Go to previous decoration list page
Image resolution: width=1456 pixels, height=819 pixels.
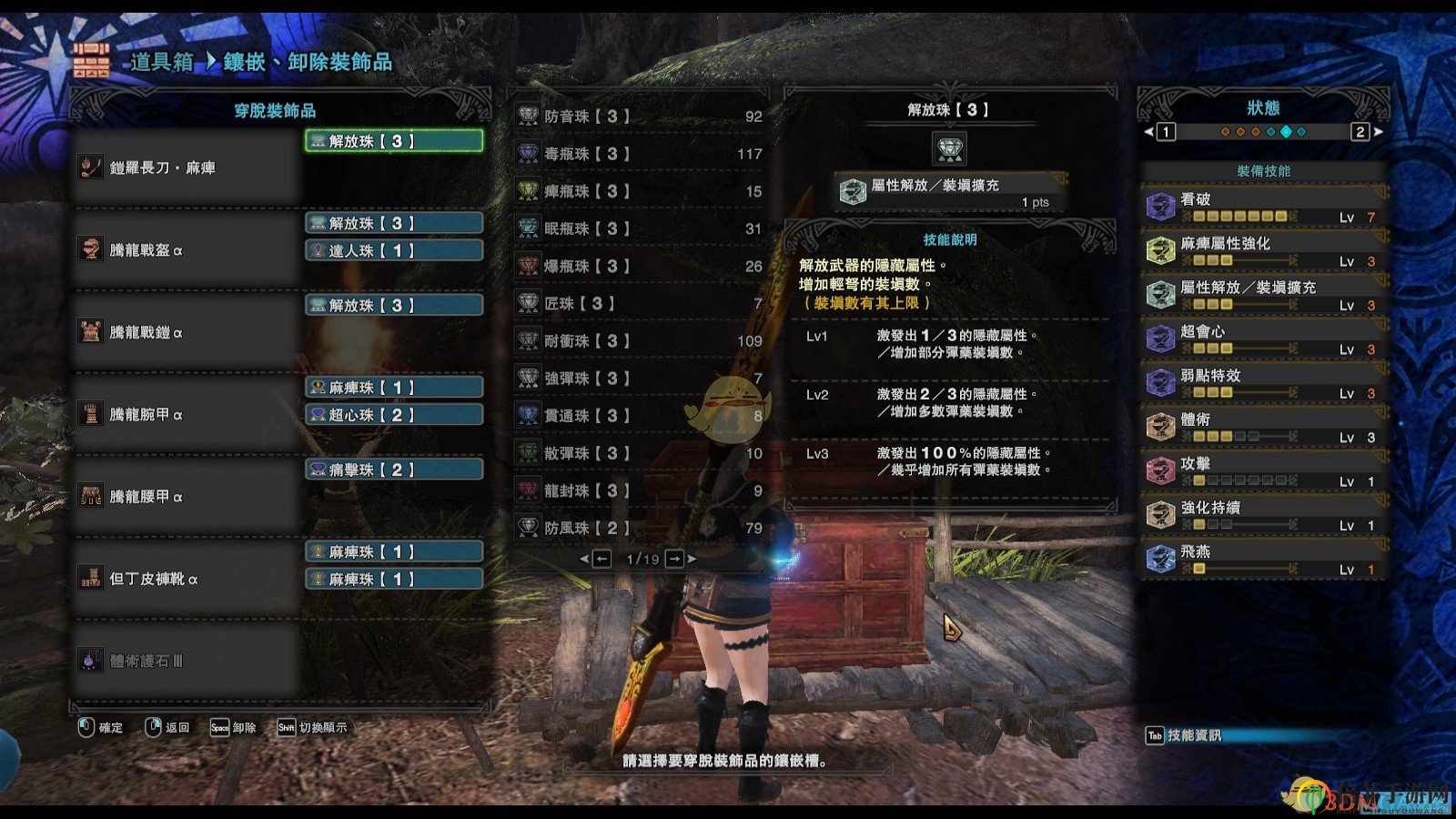(x=601, y=559)
